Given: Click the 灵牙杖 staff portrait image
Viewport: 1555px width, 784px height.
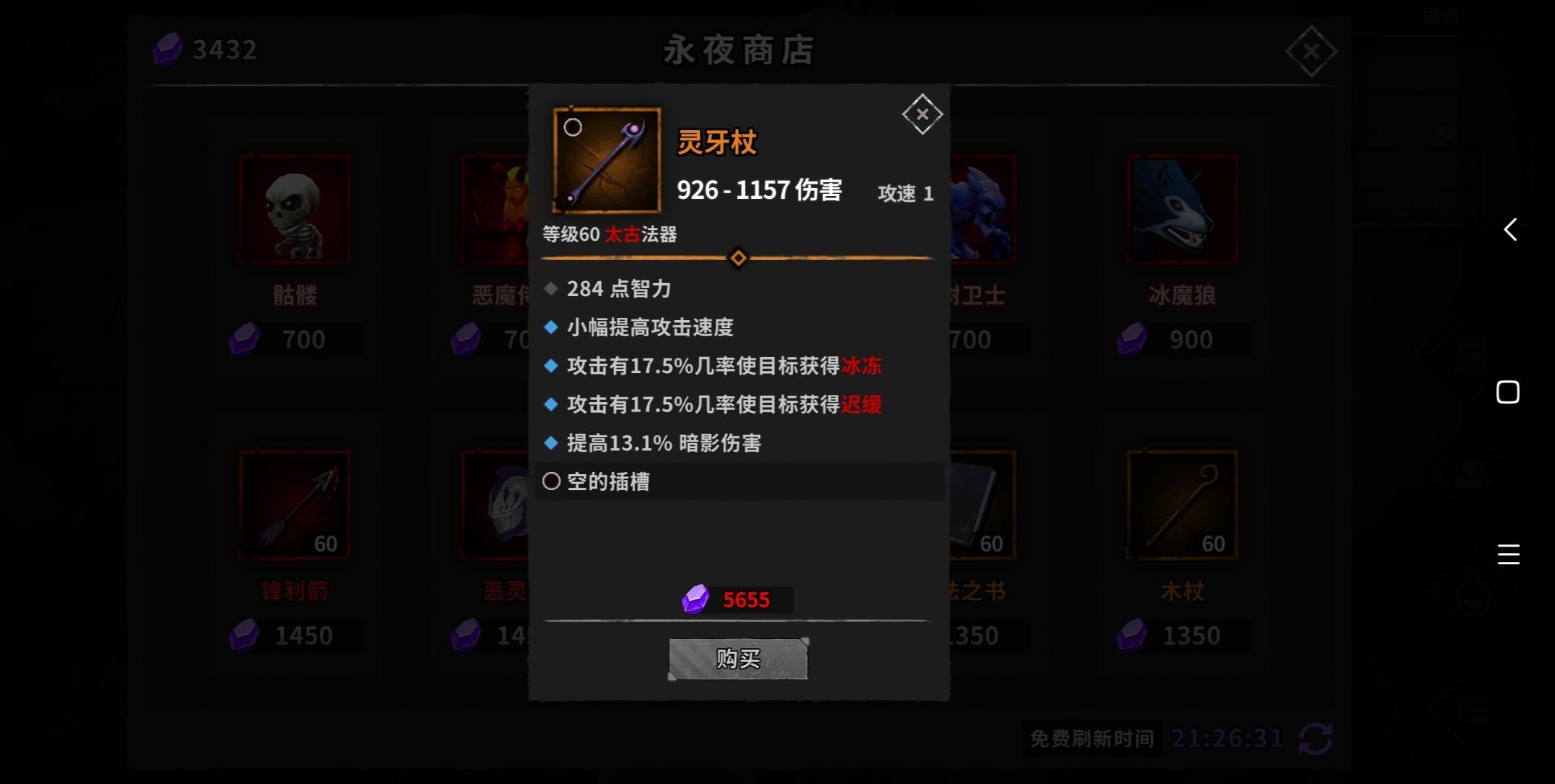Looking at the screenshot, I should 605,160.
